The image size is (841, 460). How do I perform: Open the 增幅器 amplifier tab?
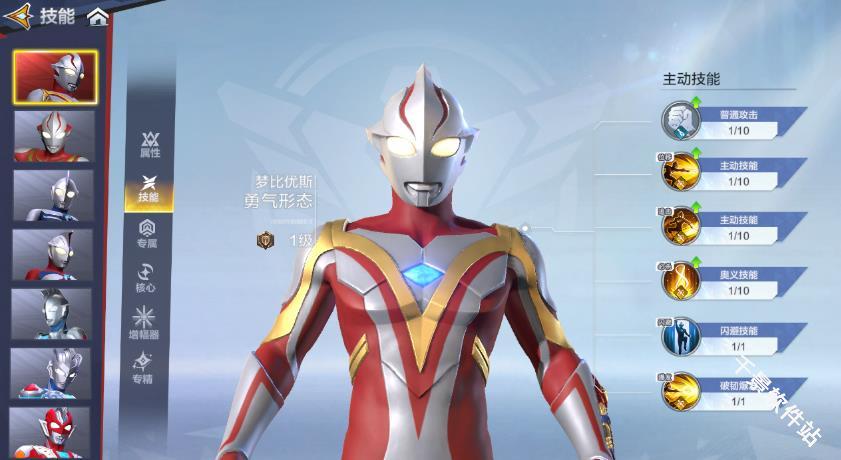pos(146,322)
